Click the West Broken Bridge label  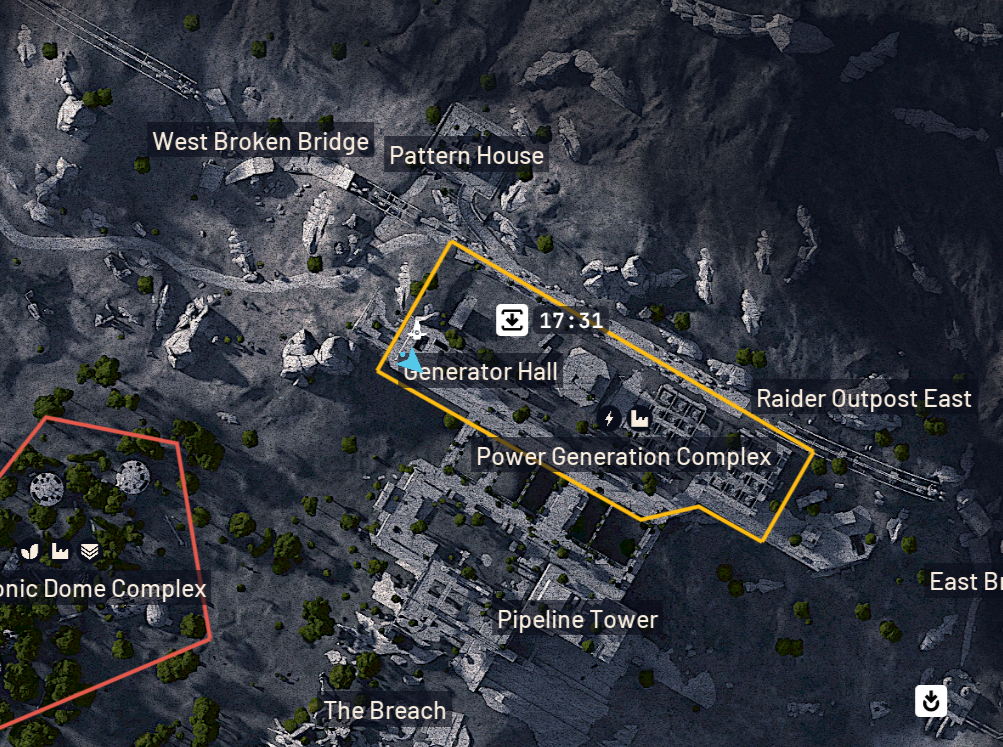point(260,142)
